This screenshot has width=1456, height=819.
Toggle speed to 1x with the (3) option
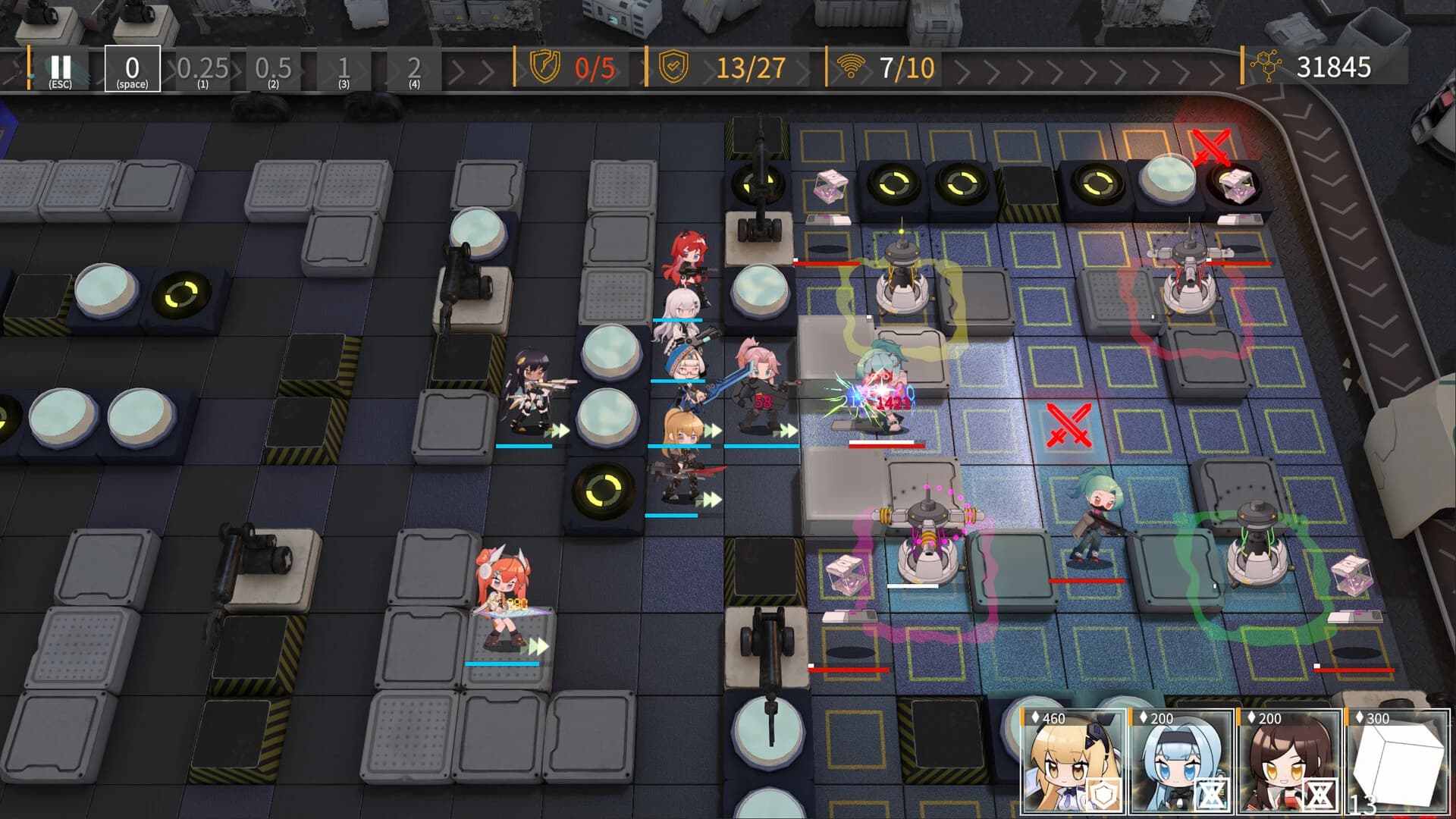[343, 70]
